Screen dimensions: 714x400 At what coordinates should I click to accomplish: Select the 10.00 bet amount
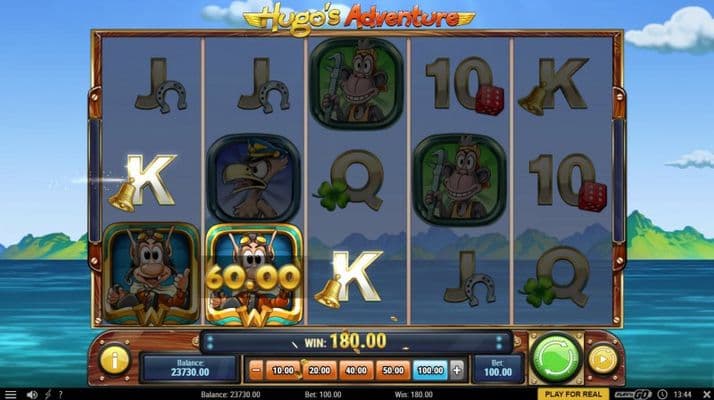(282, 369)
